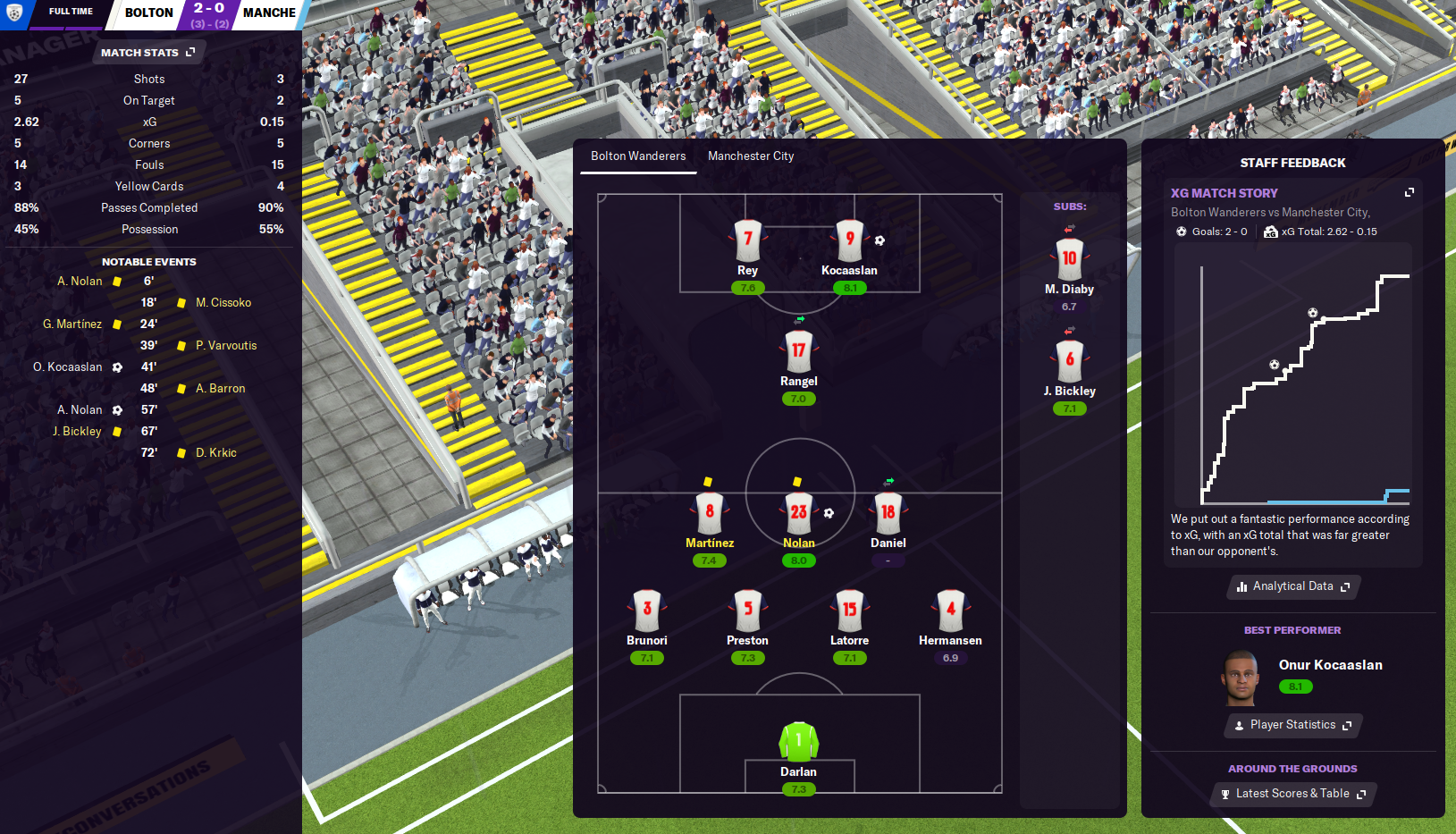Select Martínez's number 8 shirt
The image size is (1456, 834).
pos(710,513)
